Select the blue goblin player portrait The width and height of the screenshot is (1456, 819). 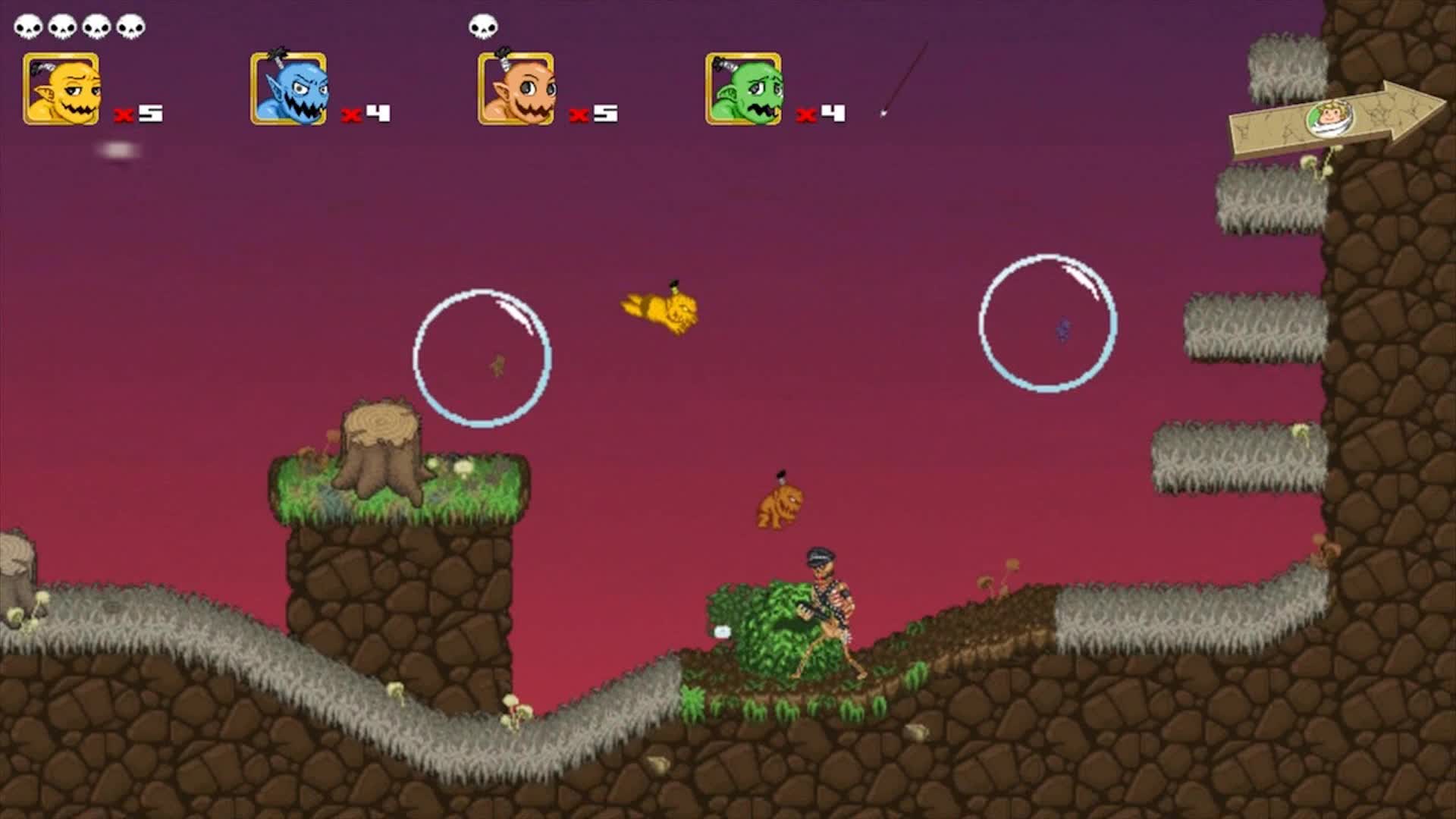(288, 87)
